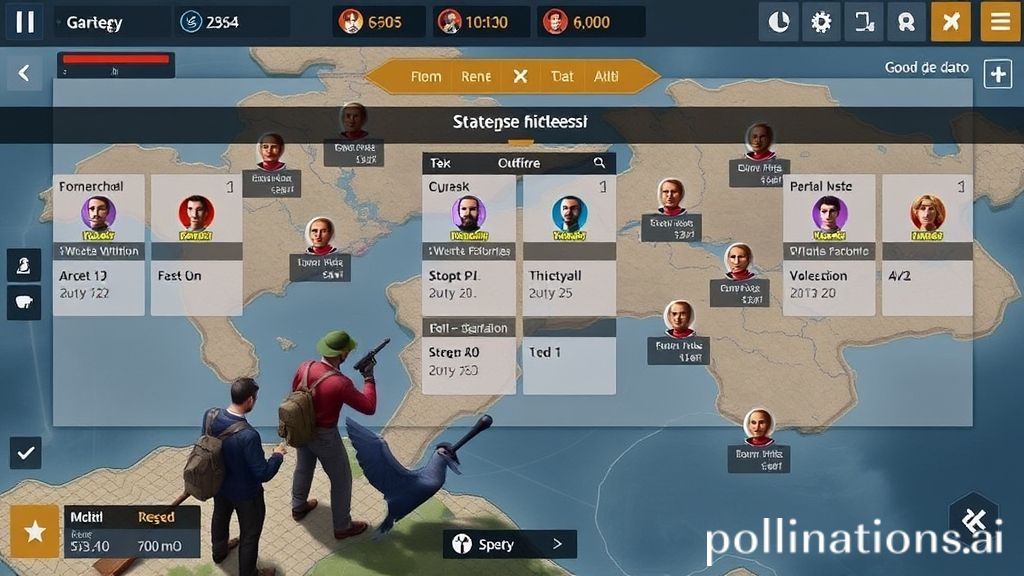This screenshot has height=576, width=1024.
Task: Open the hamburger menu button
Action: 1000,22
